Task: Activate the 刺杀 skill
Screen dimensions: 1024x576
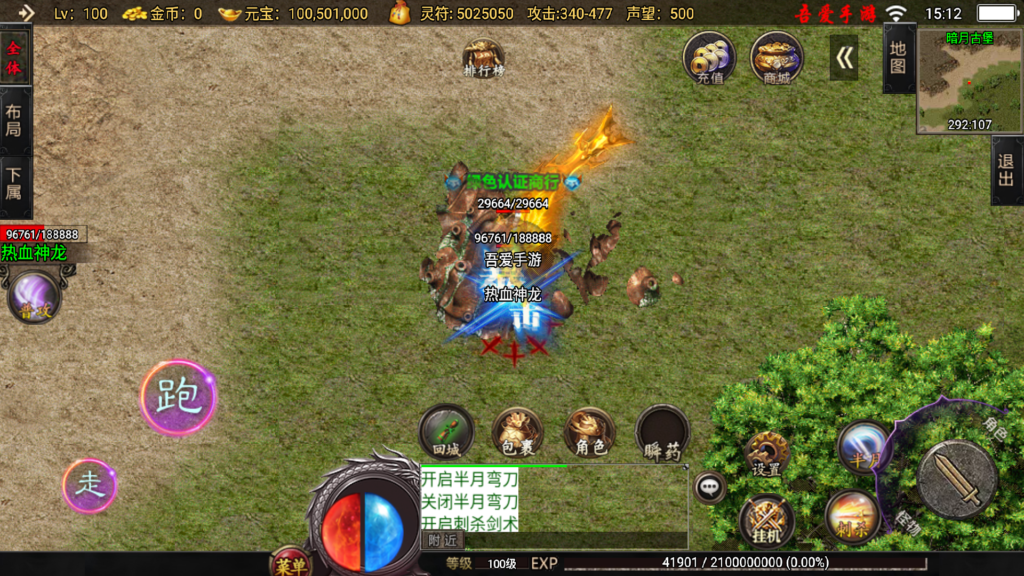Action: 853,517
